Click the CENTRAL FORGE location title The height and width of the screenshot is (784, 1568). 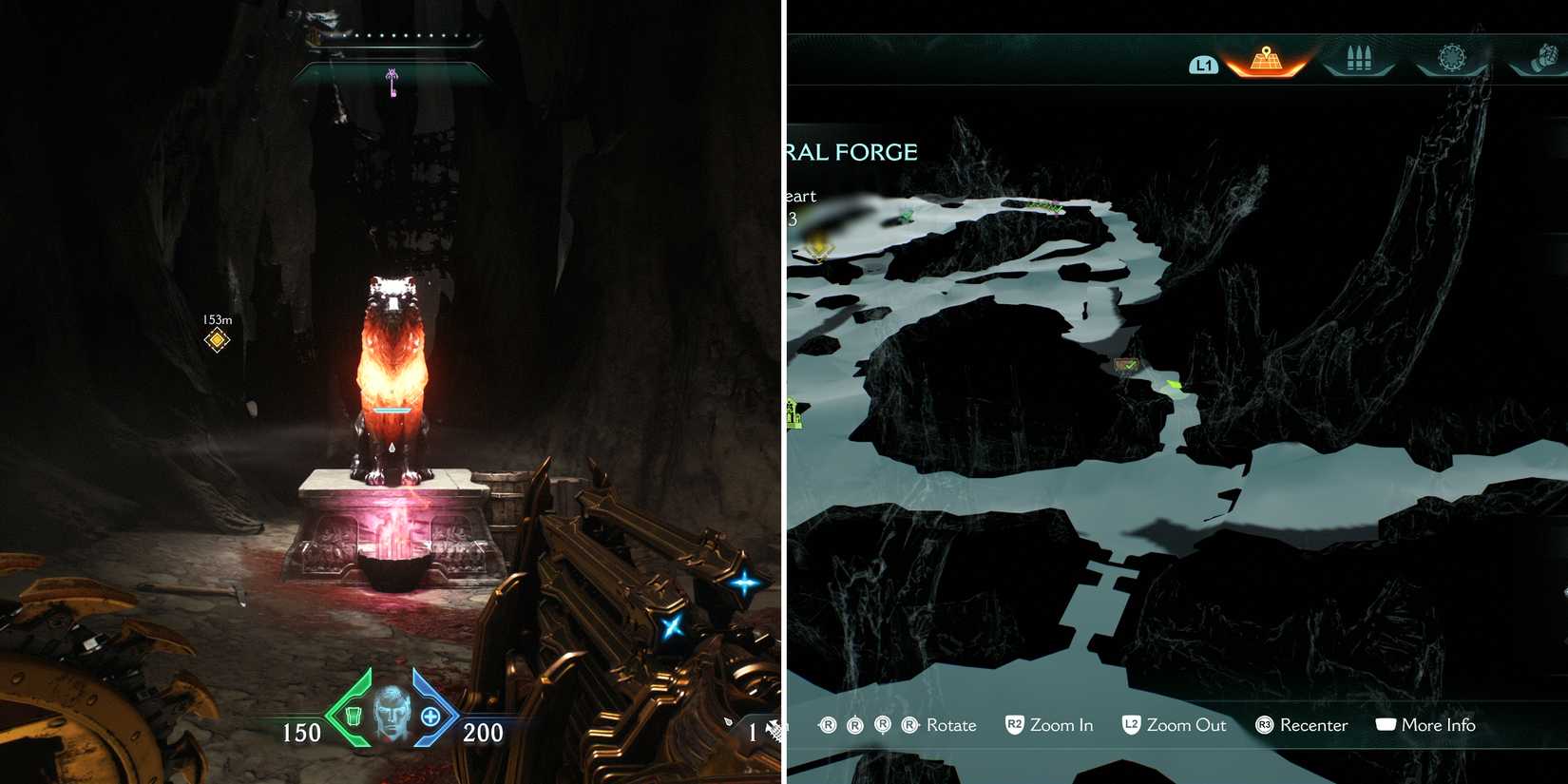coord(851,152)
